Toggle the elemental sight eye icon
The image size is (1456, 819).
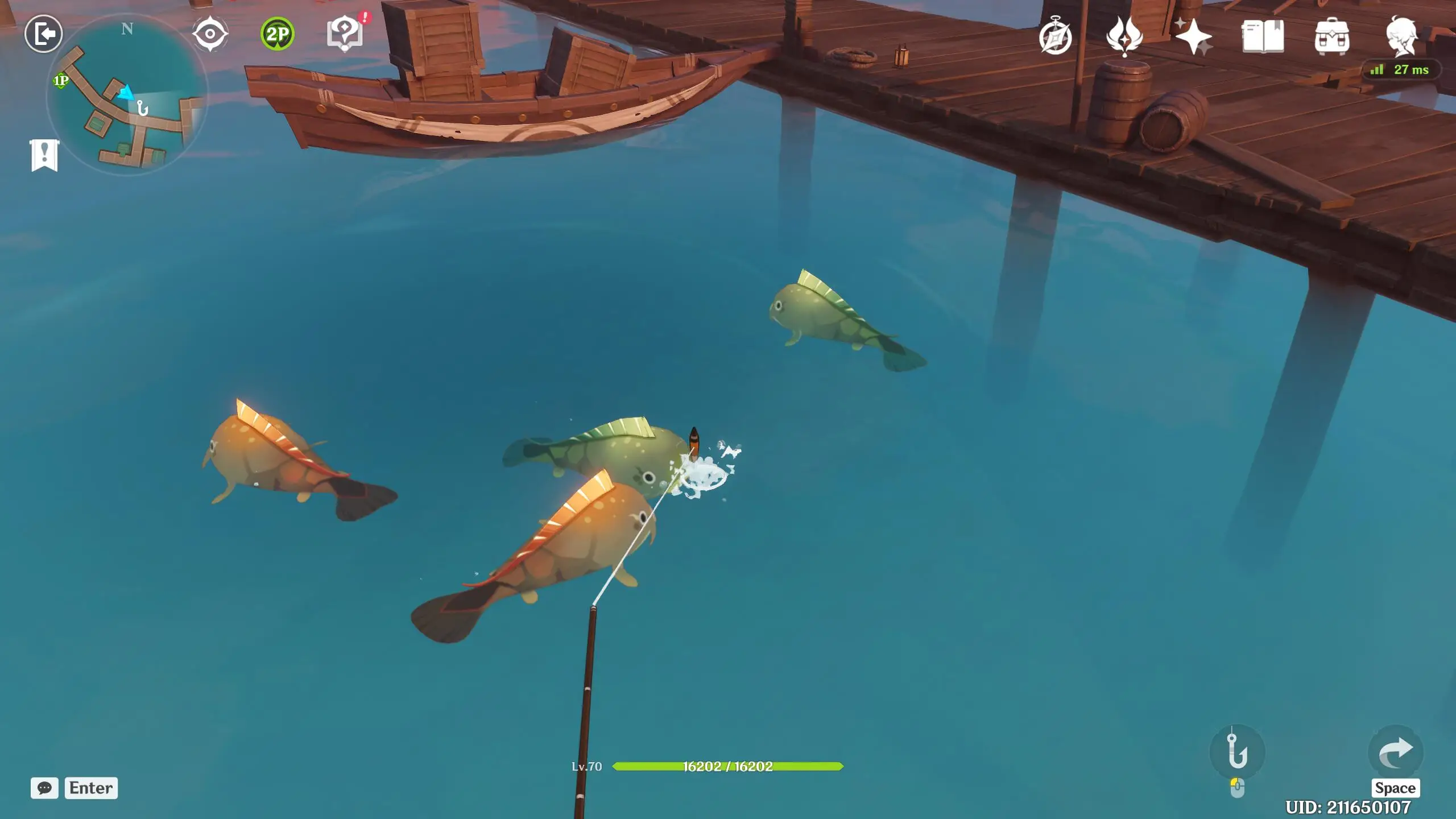click(210, 34)
